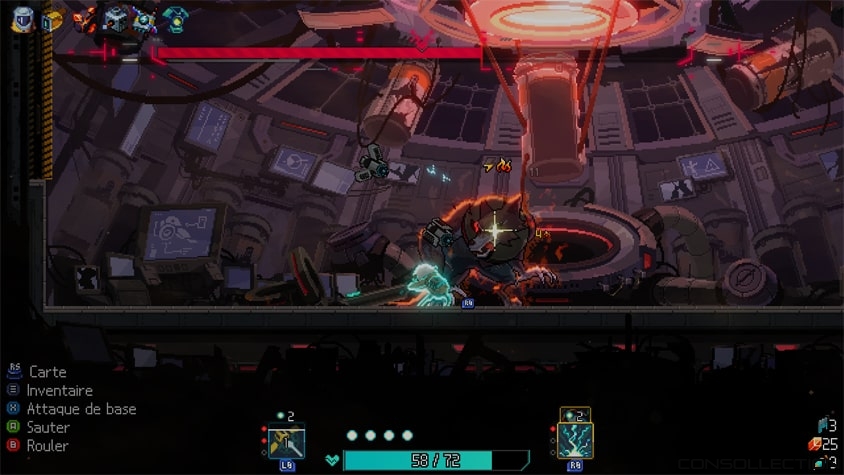
Task: Select the grey canister item icon
Action: point(21,19)
